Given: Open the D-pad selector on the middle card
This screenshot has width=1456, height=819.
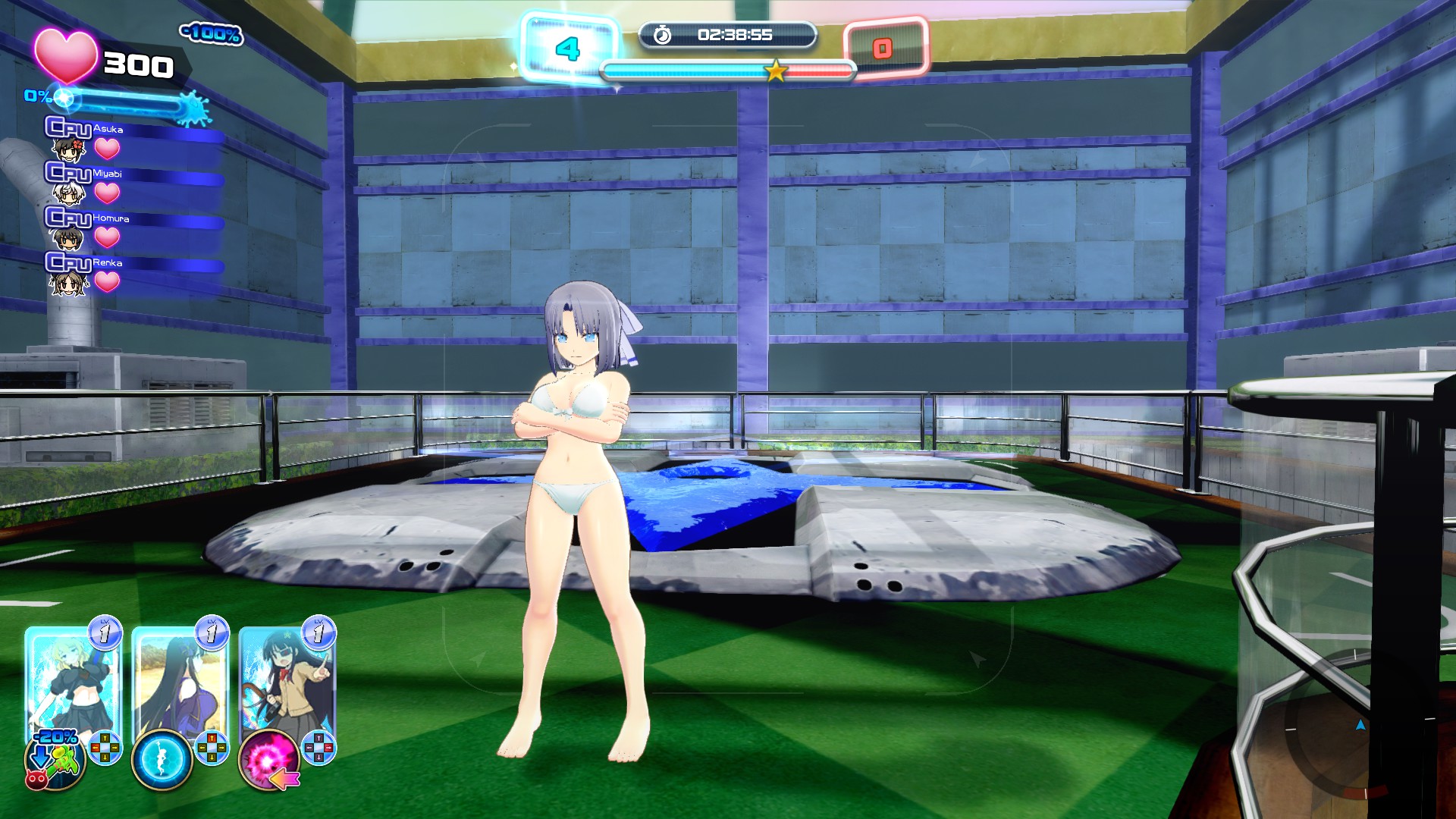Looking at the screenshot, I should click(211, 747).
